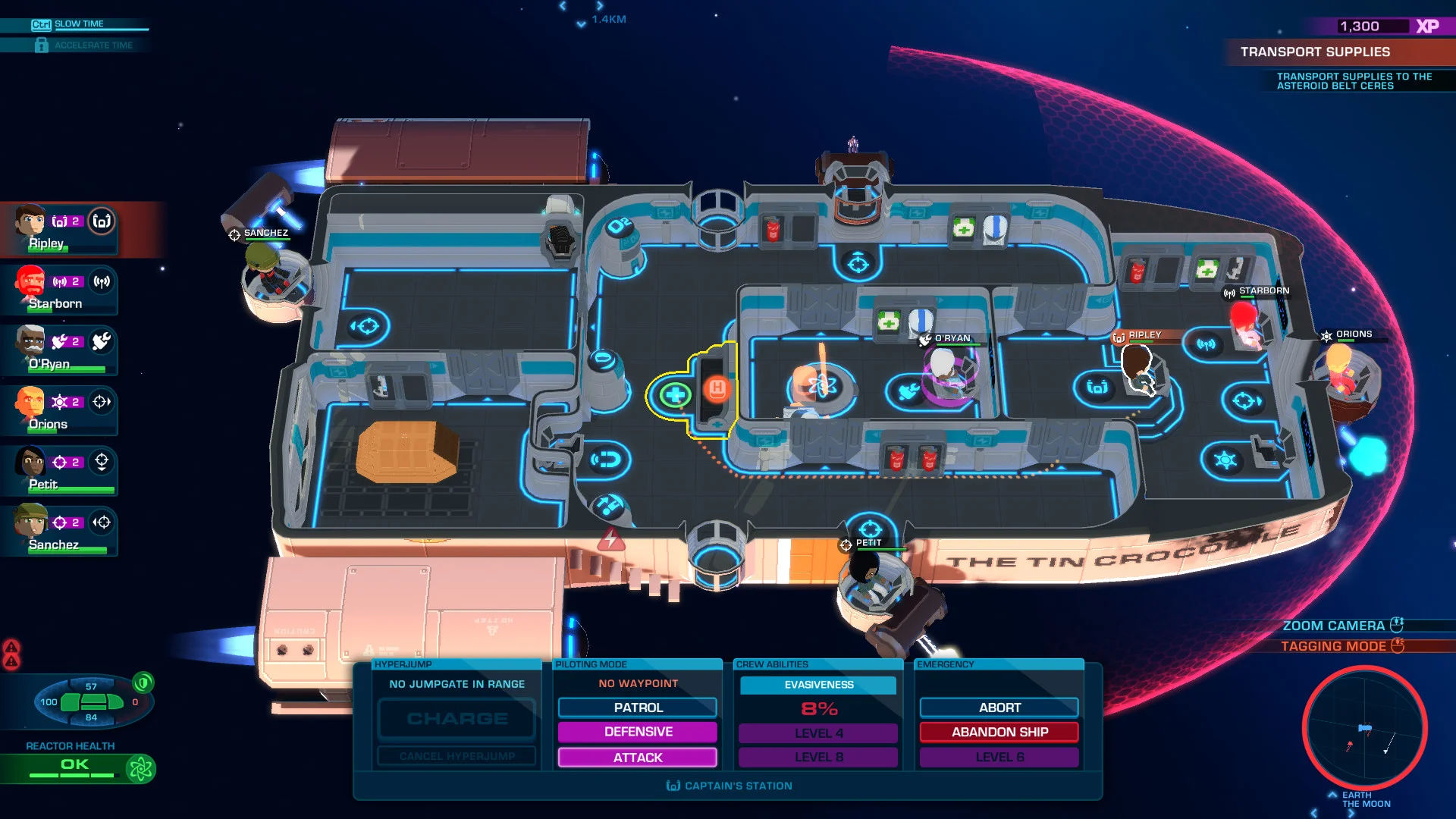Click Orions' security turret icon
Screen dimensions: 1456x819
pos(60,401)
